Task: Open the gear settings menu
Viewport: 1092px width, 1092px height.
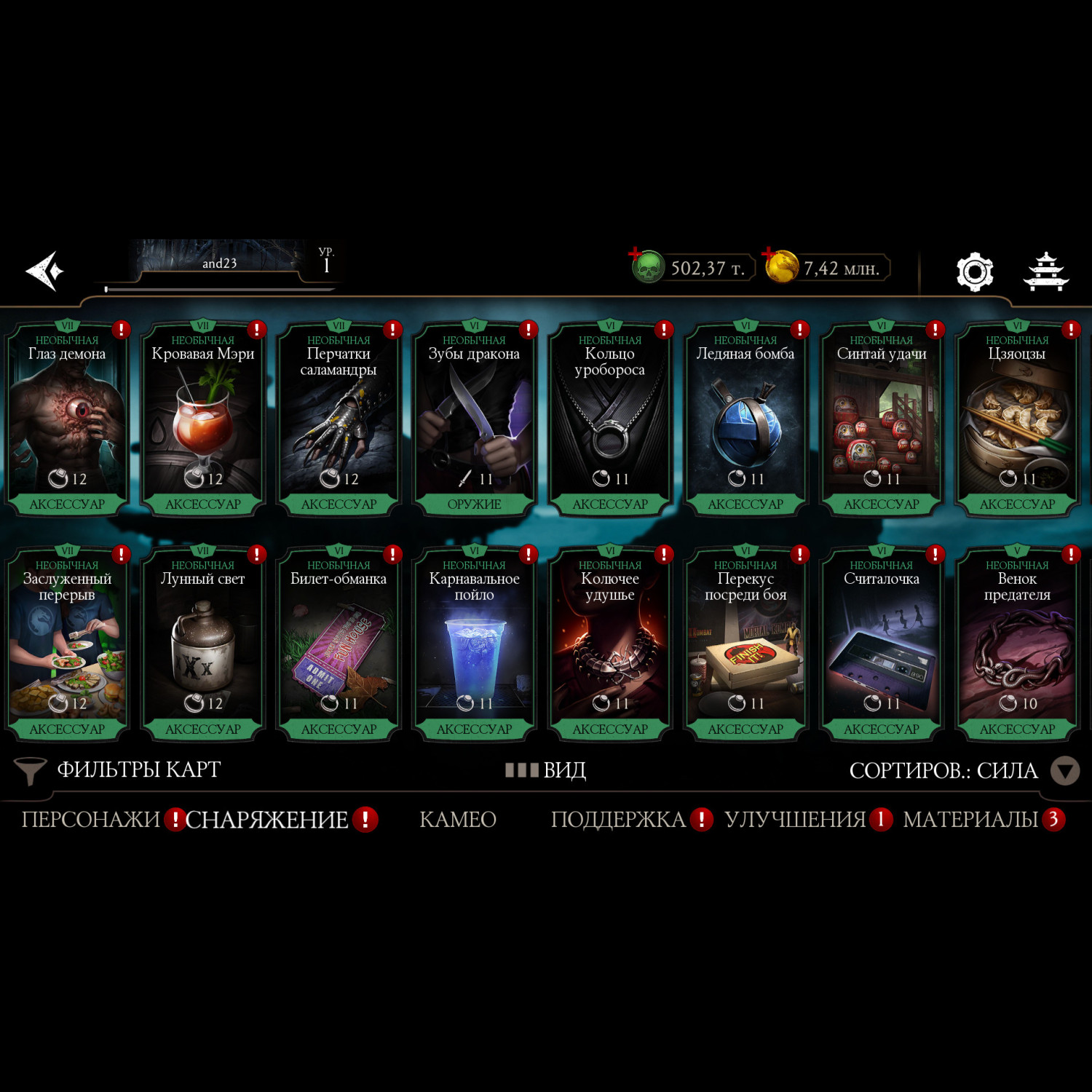Action: (x=974, y=272)
